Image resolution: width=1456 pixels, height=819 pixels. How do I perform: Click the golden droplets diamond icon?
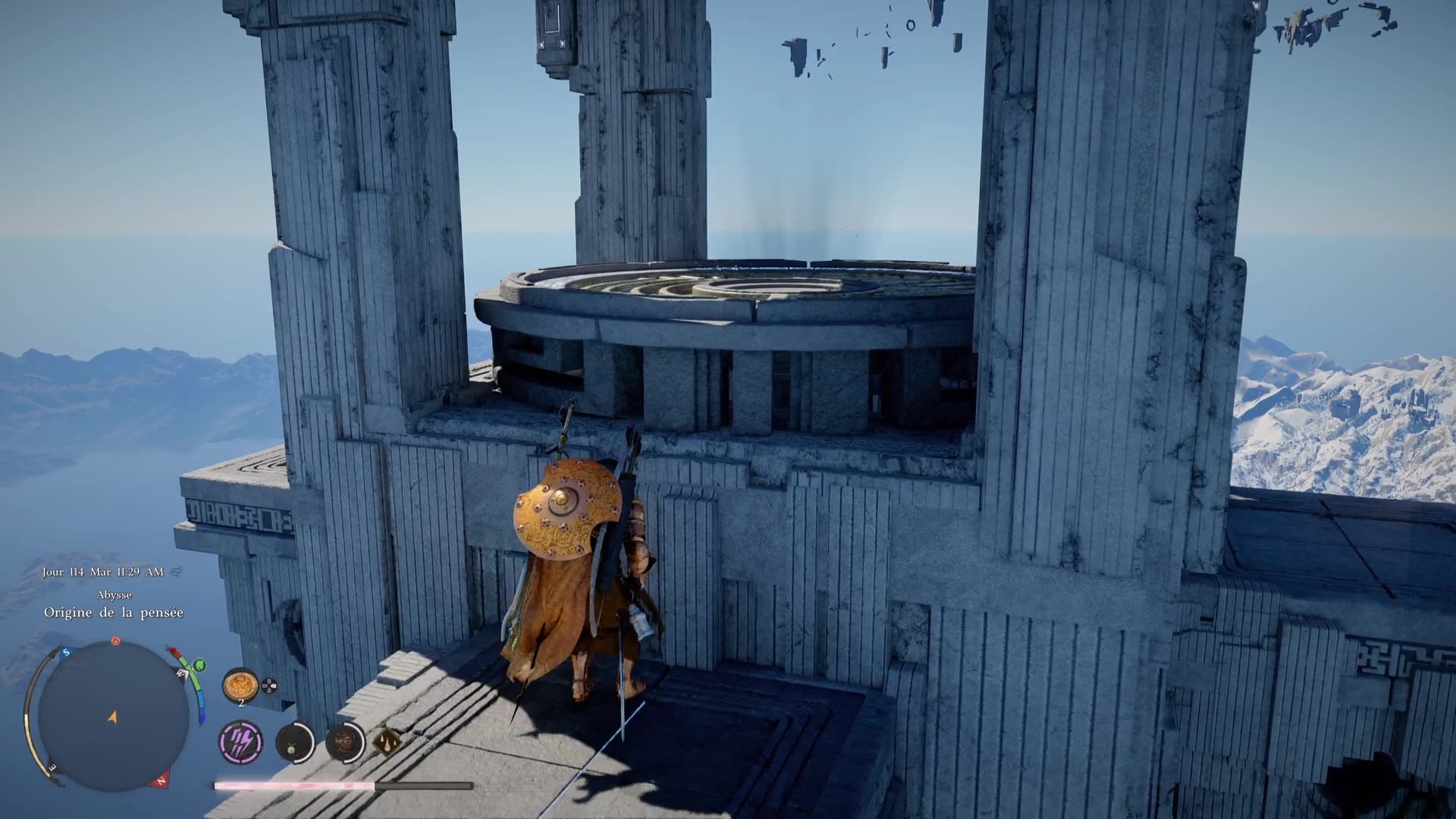point(387,742)
